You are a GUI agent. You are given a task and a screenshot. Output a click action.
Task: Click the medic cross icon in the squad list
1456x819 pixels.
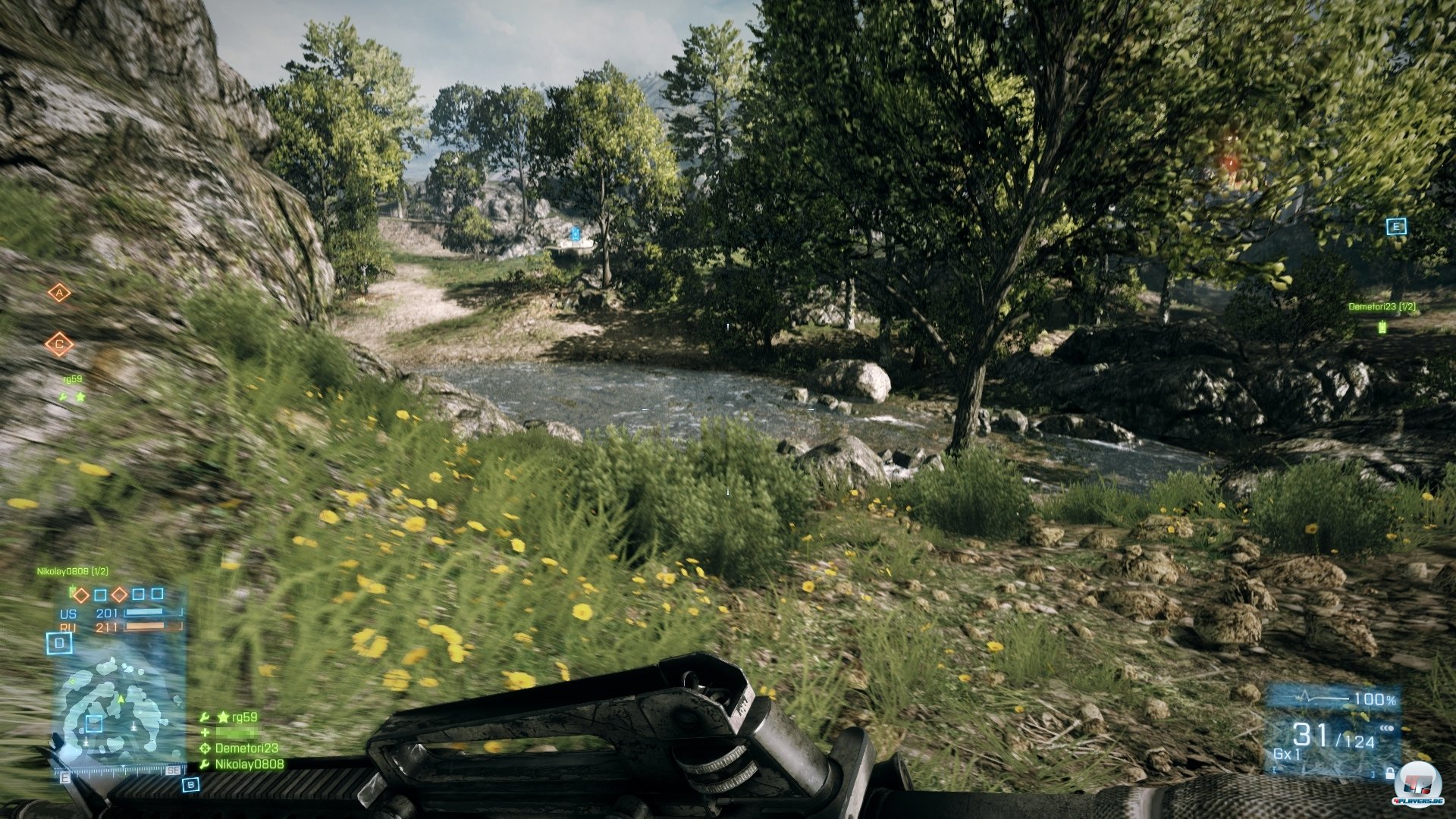click(x=205, y=731)
